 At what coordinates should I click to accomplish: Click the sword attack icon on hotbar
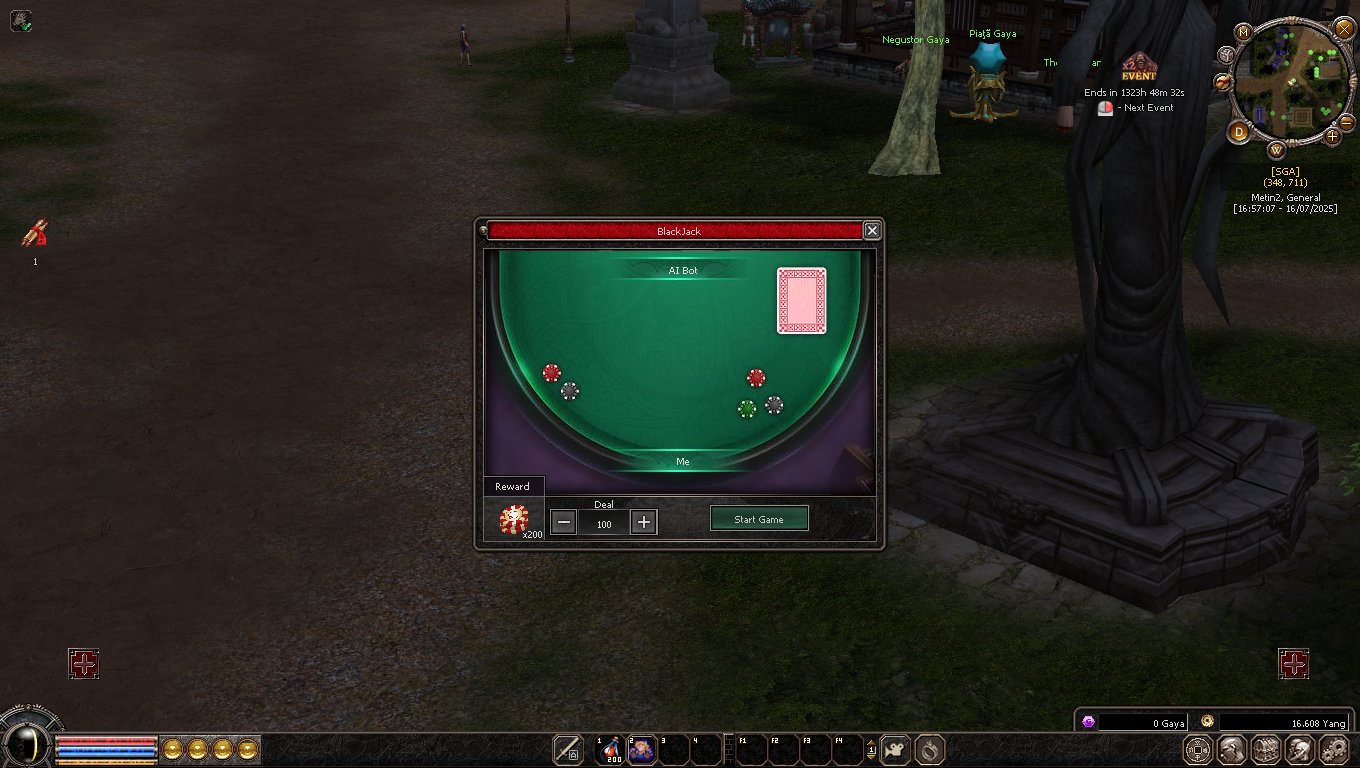pyautogui.click(x=568, y=749)
